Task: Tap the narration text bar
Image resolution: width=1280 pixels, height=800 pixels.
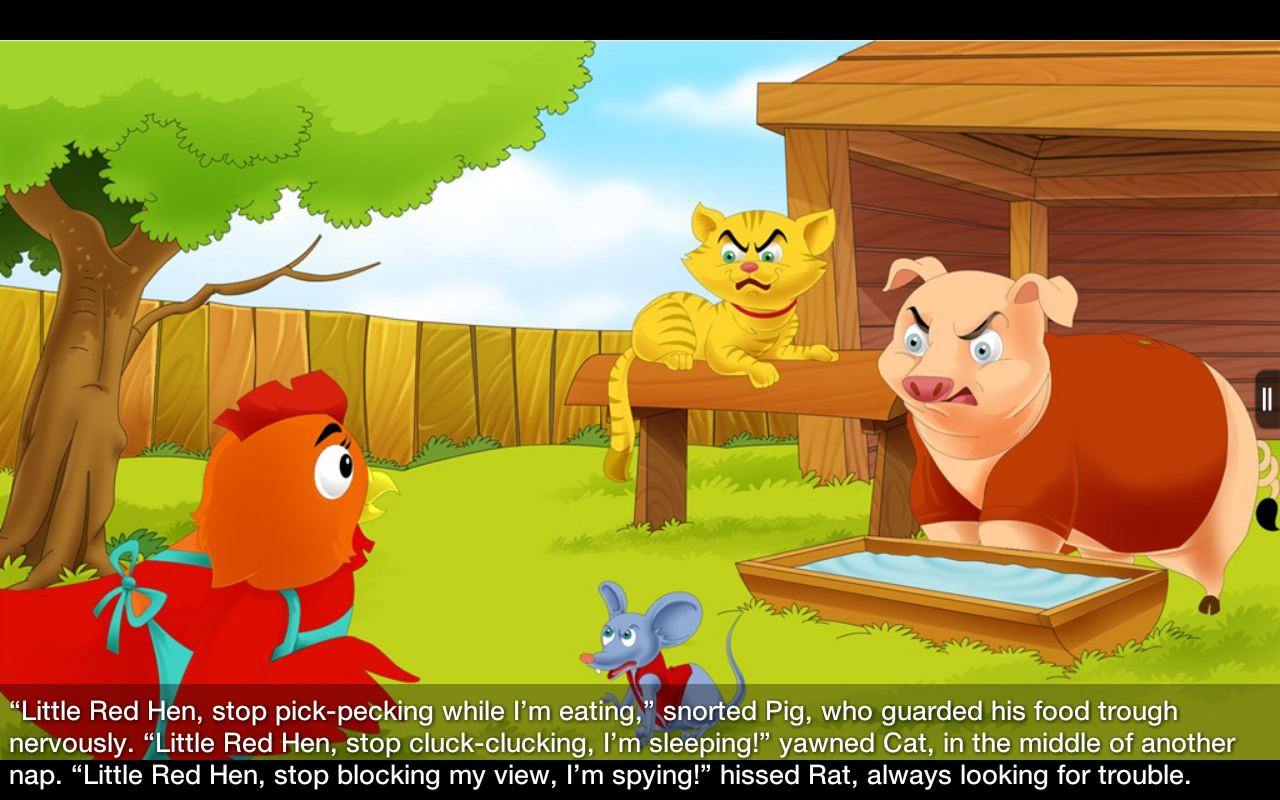Action: coord(640,744)
